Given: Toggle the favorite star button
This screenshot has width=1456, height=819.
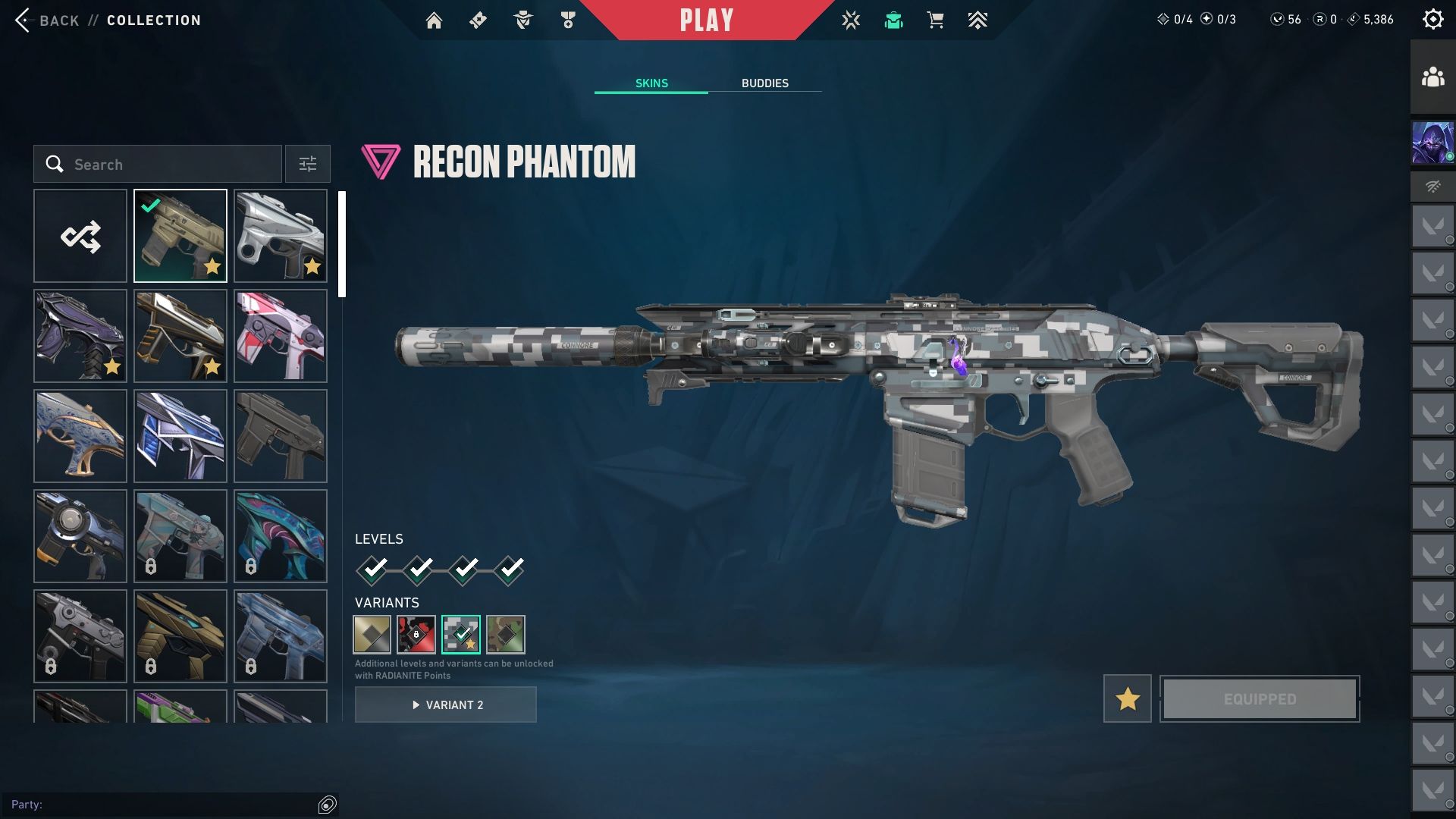Looking at the screenshot, I should pos(1127,699).
